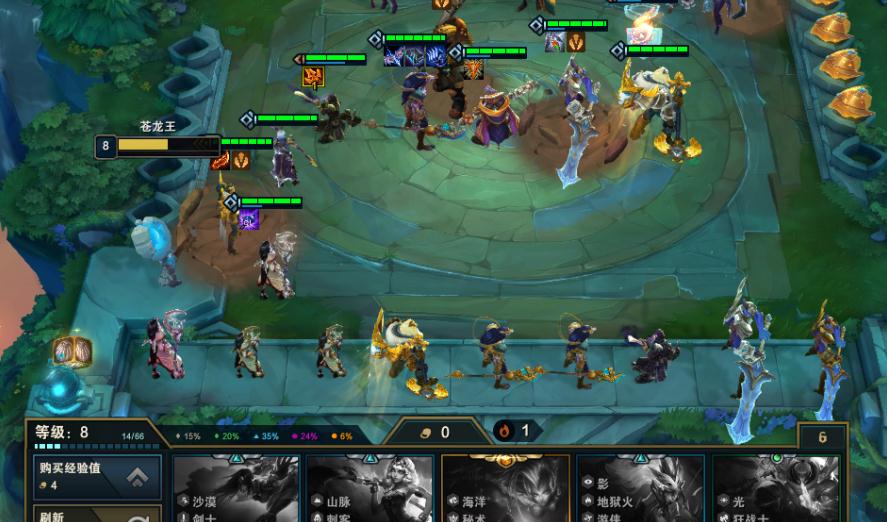Refresh the shop with 刷新
887x522 pixels.
tap(97, 512)
